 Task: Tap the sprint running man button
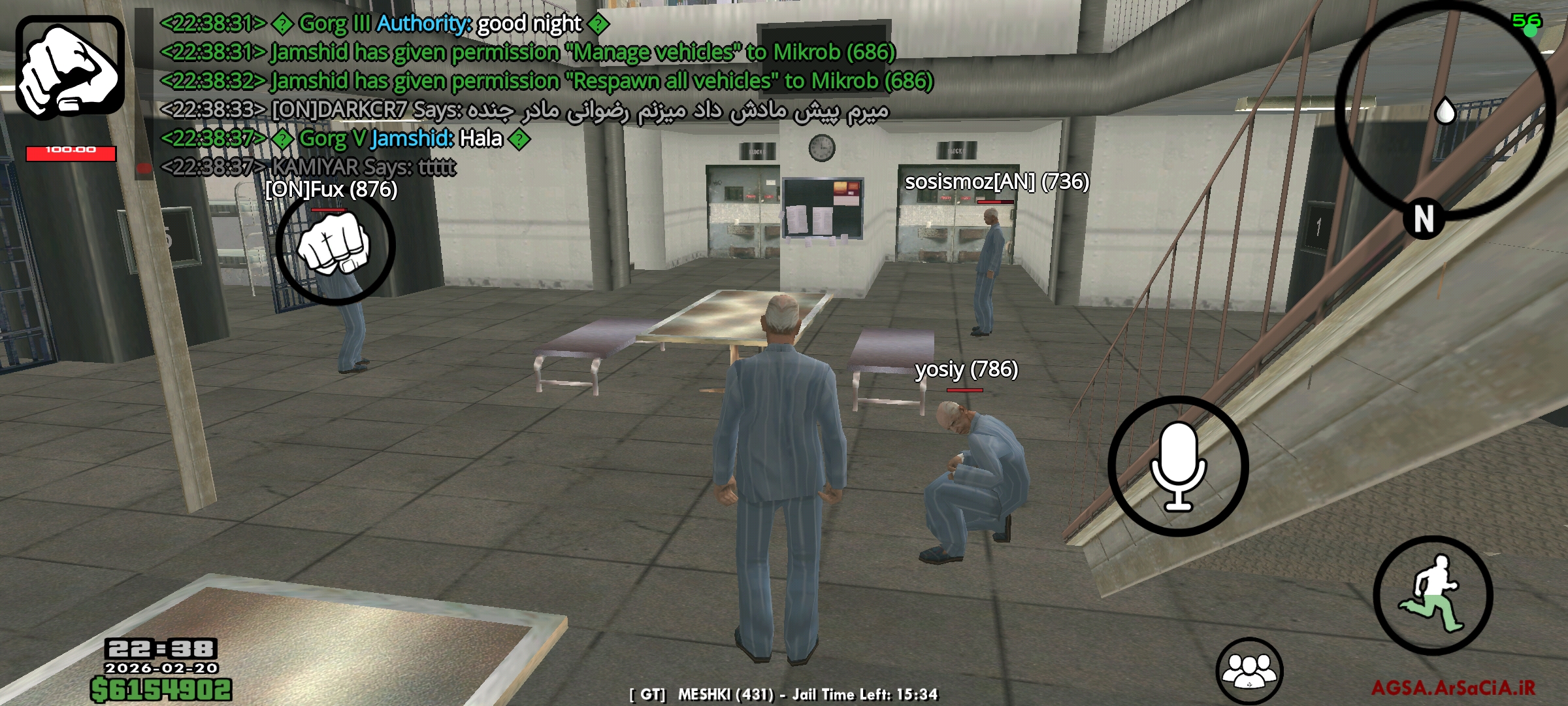(1433, 596)
